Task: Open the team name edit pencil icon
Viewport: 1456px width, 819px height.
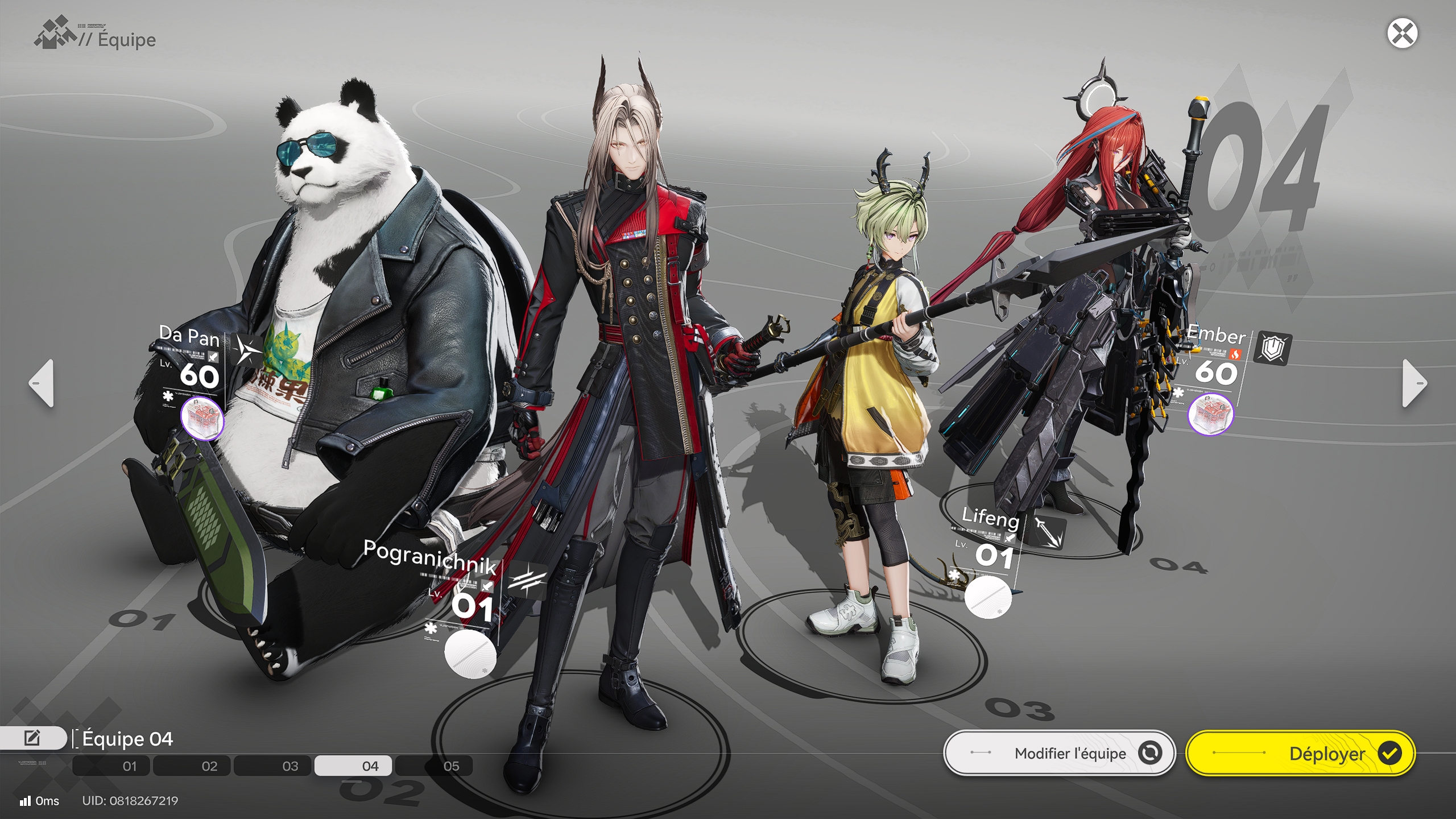Action: pos(32,738)
